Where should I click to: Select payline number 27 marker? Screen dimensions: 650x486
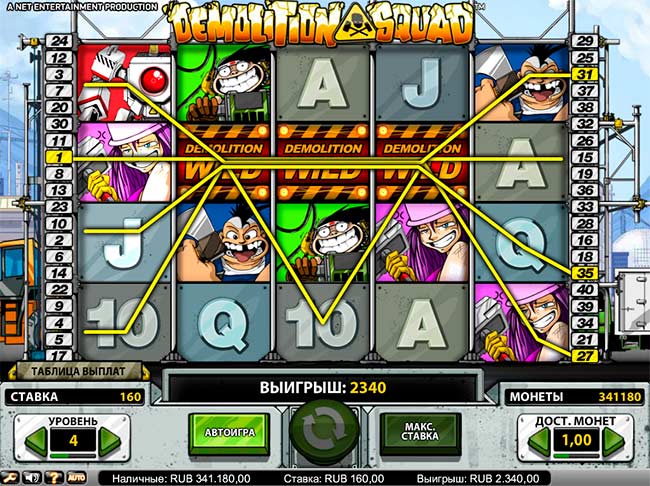tap(583, 354)
